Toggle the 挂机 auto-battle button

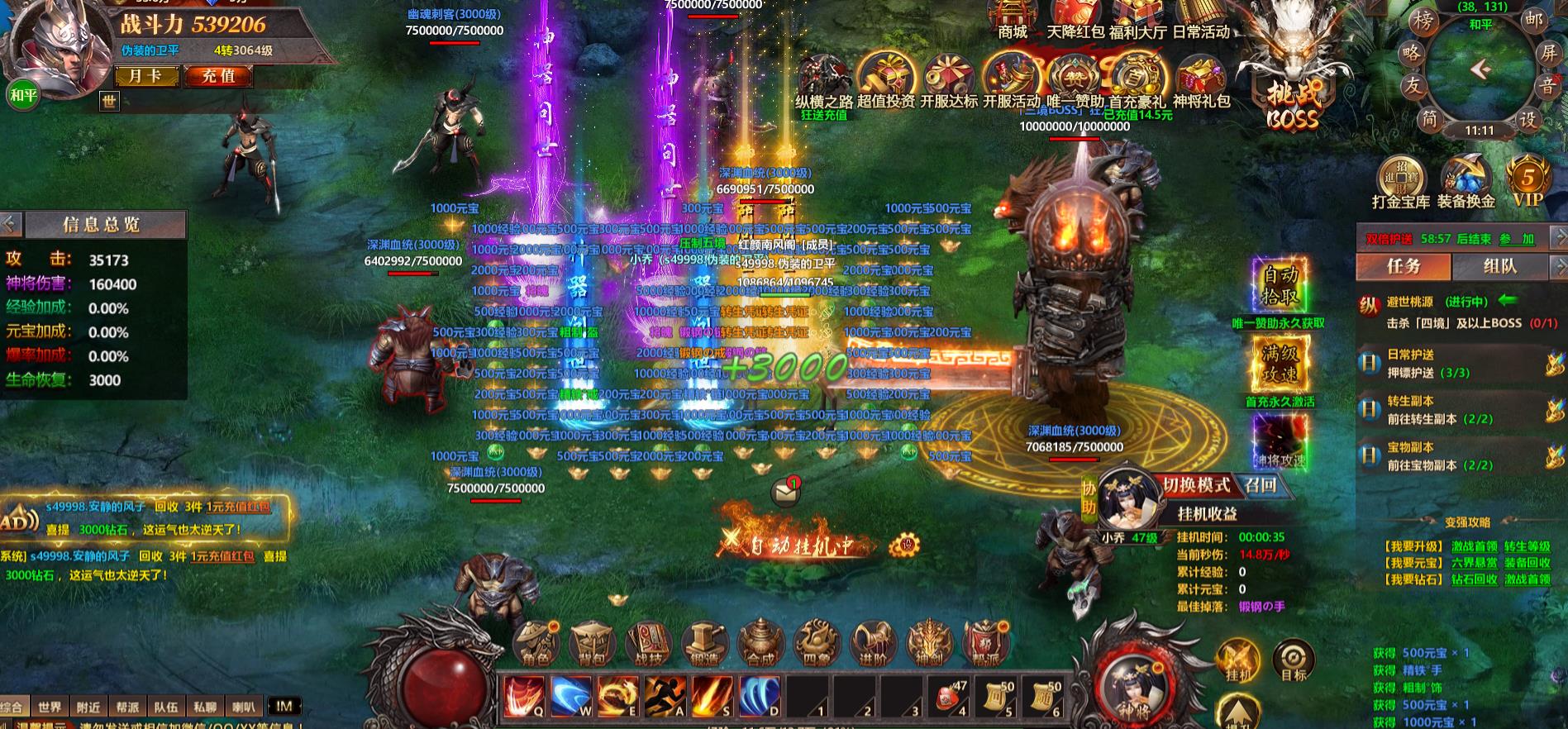[1237, 661]
